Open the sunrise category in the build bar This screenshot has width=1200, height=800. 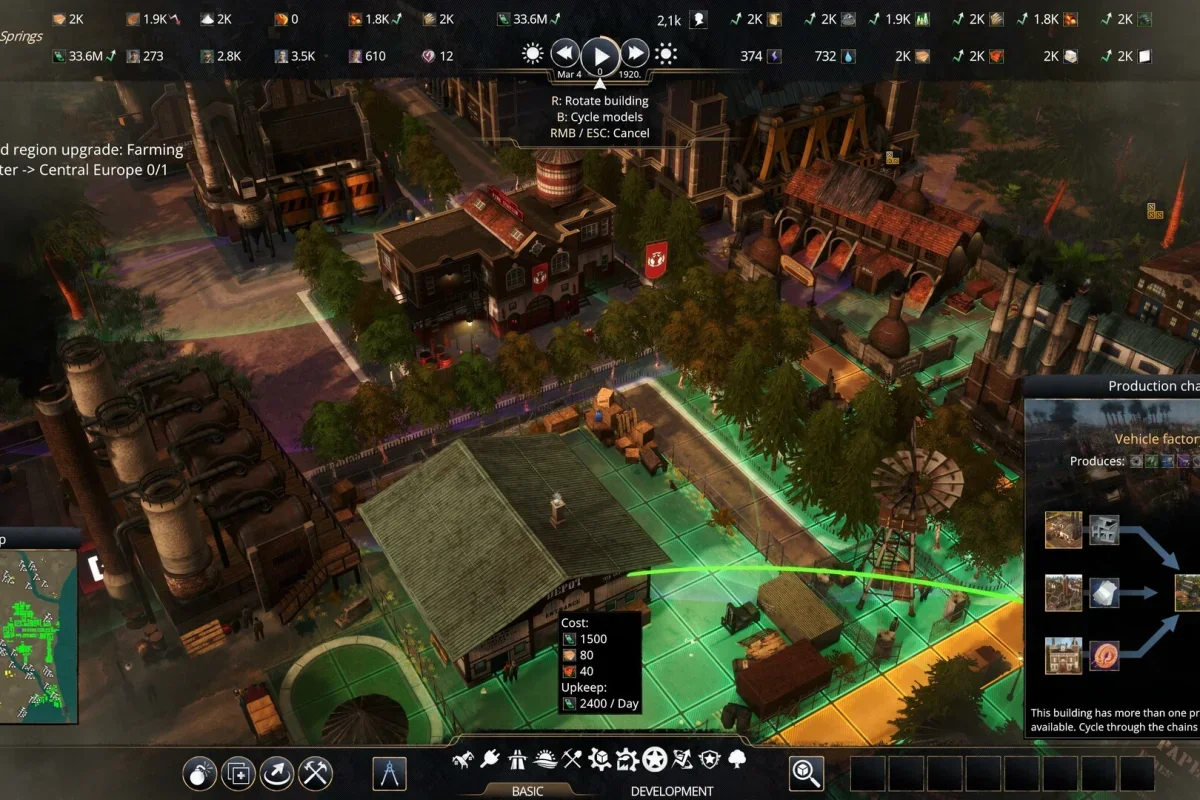(545, 760)
